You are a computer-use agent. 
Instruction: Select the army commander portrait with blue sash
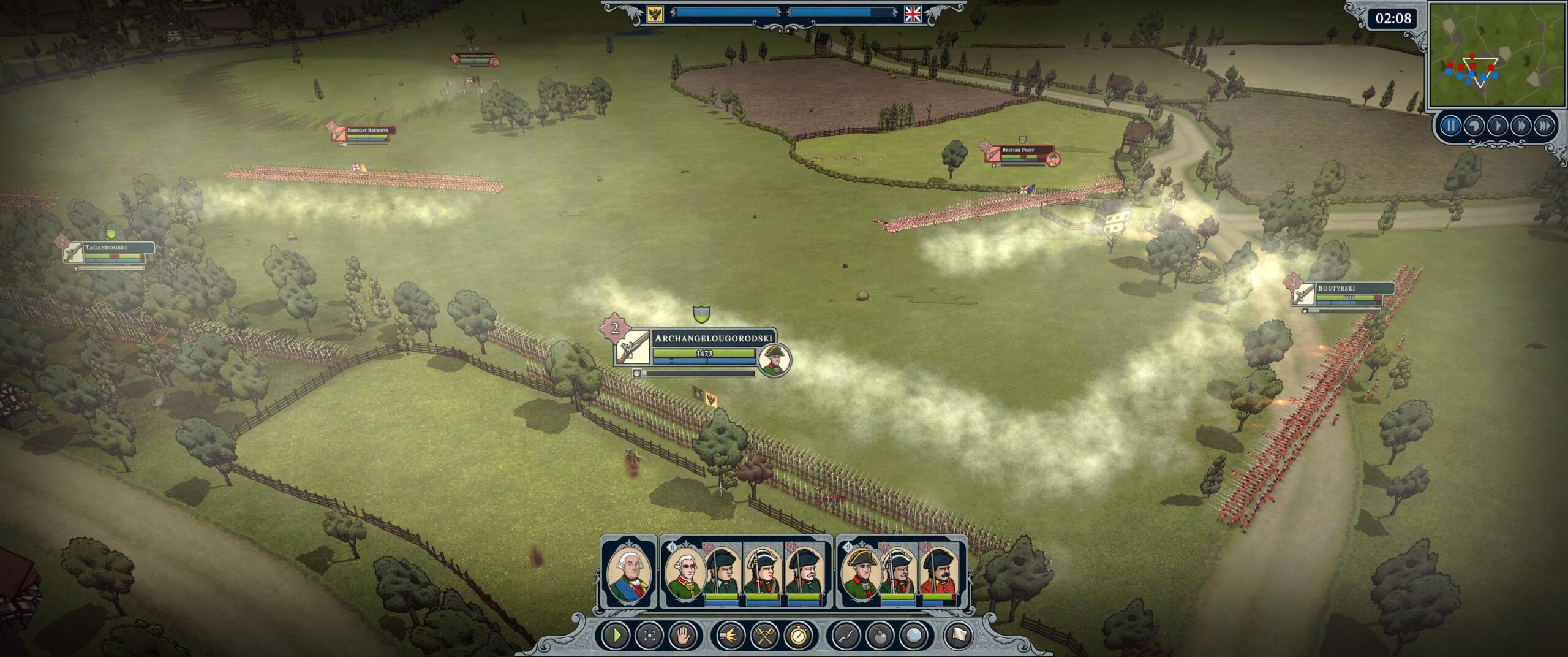tap(628, 572)
